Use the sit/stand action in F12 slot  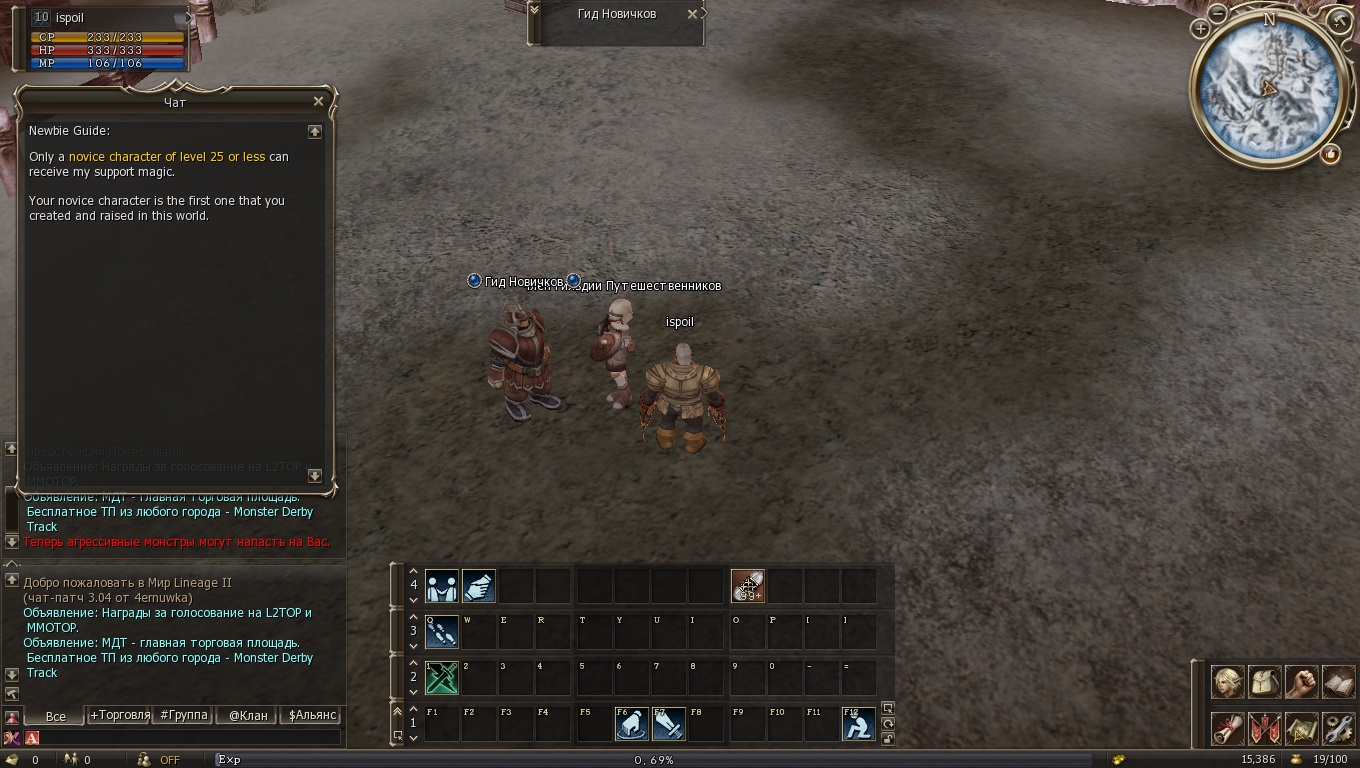pos(858,723)
